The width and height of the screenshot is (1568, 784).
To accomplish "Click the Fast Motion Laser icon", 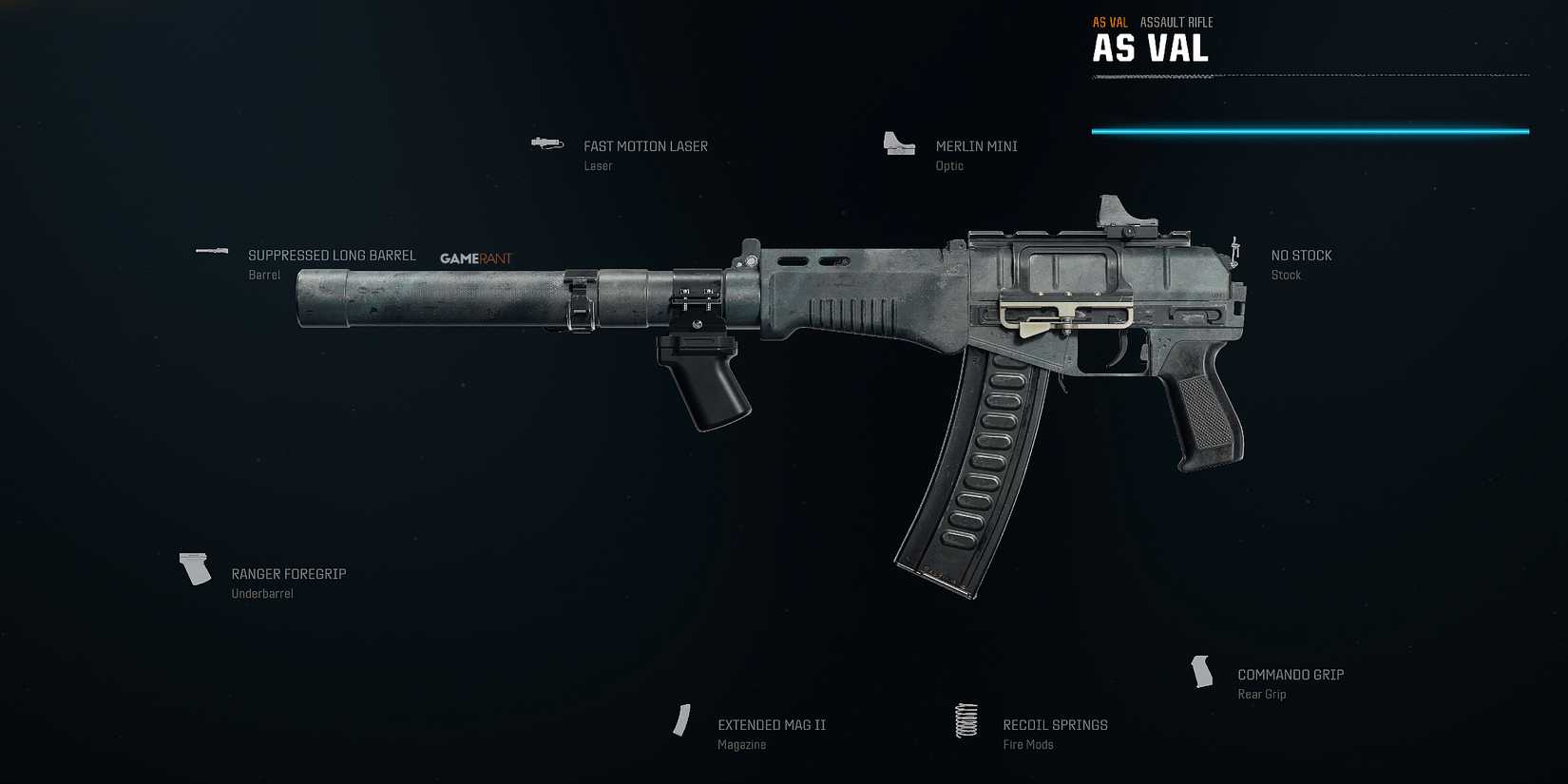I will click(x=546, y=143).
